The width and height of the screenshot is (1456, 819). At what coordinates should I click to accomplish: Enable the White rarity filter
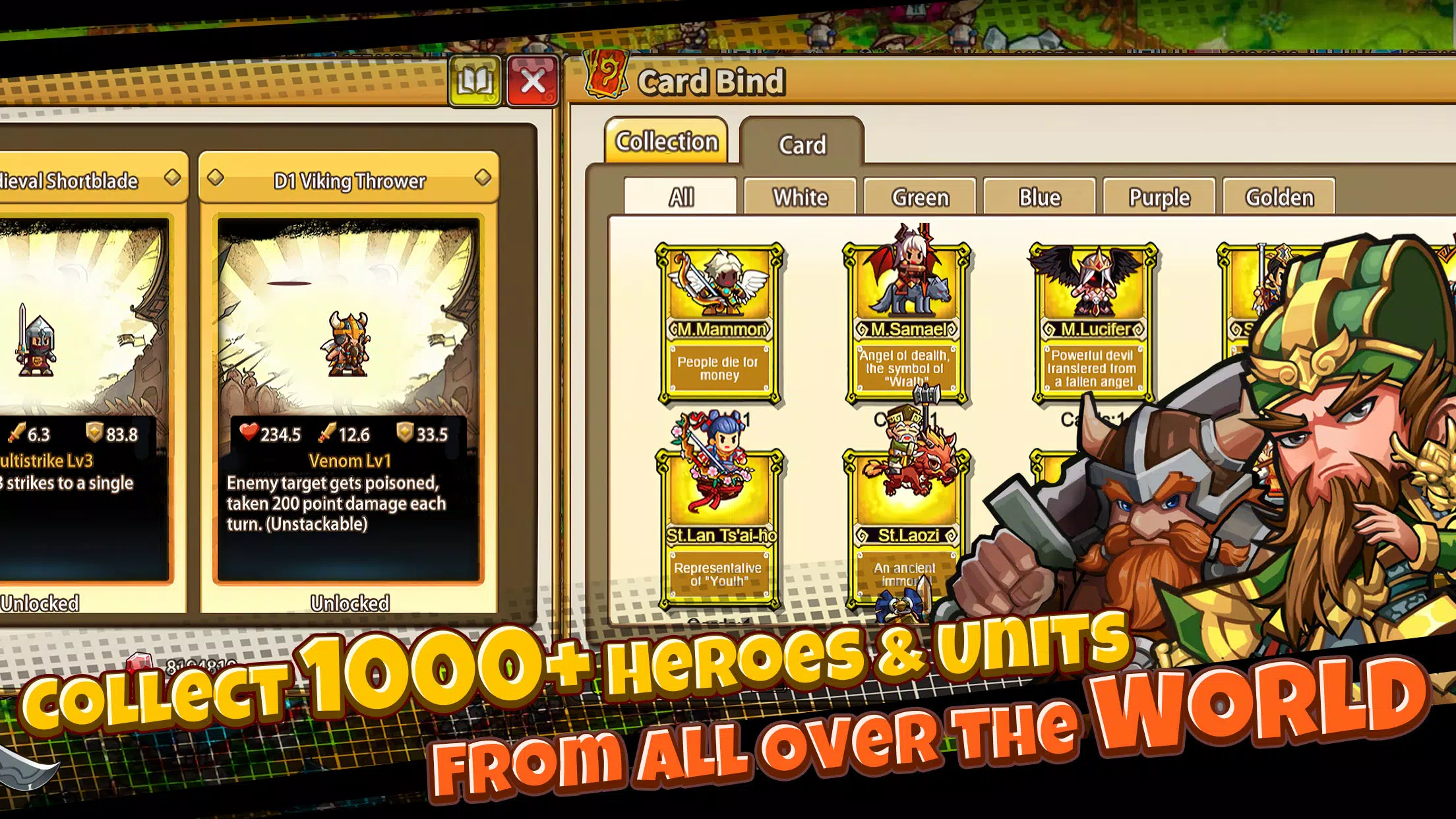pos(801,197)
